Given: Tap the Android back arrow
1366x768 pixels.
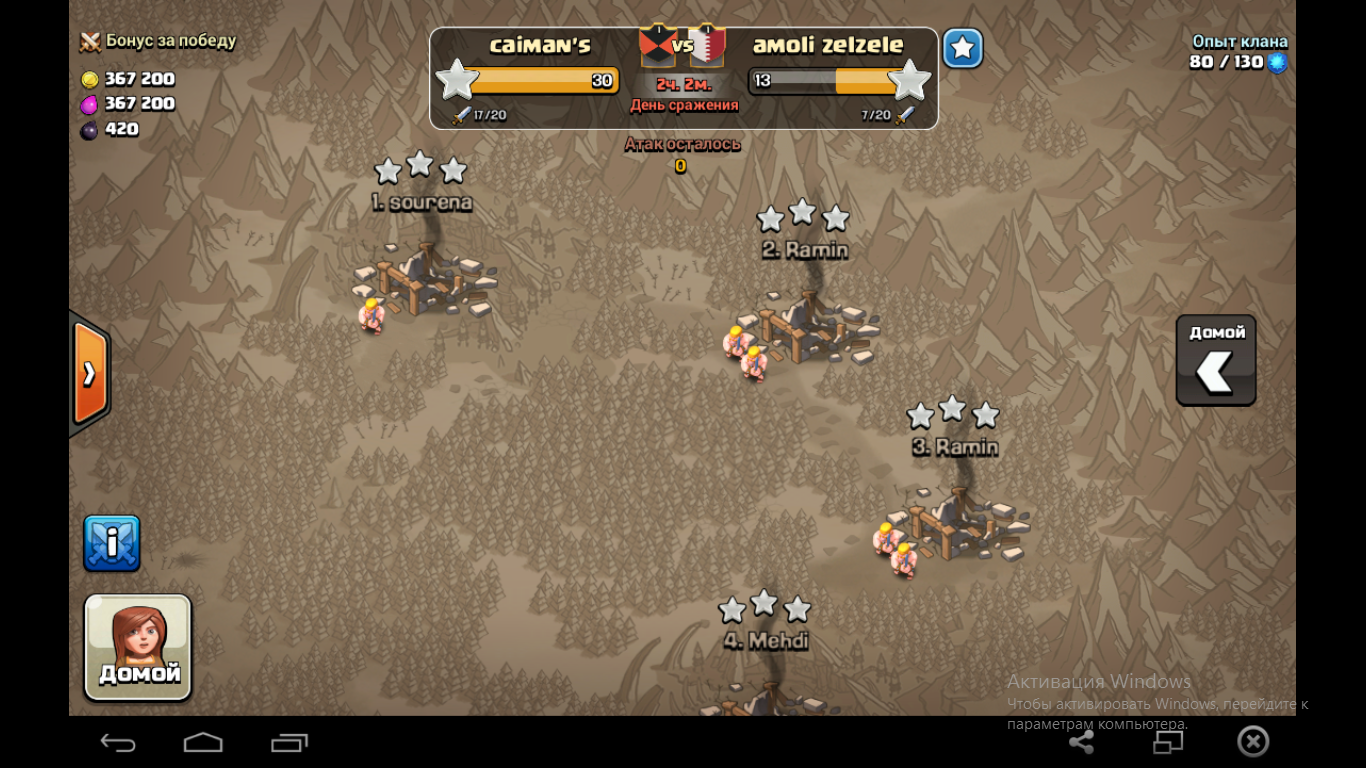Looking at the screenshot, I should [x=118, y=742].
